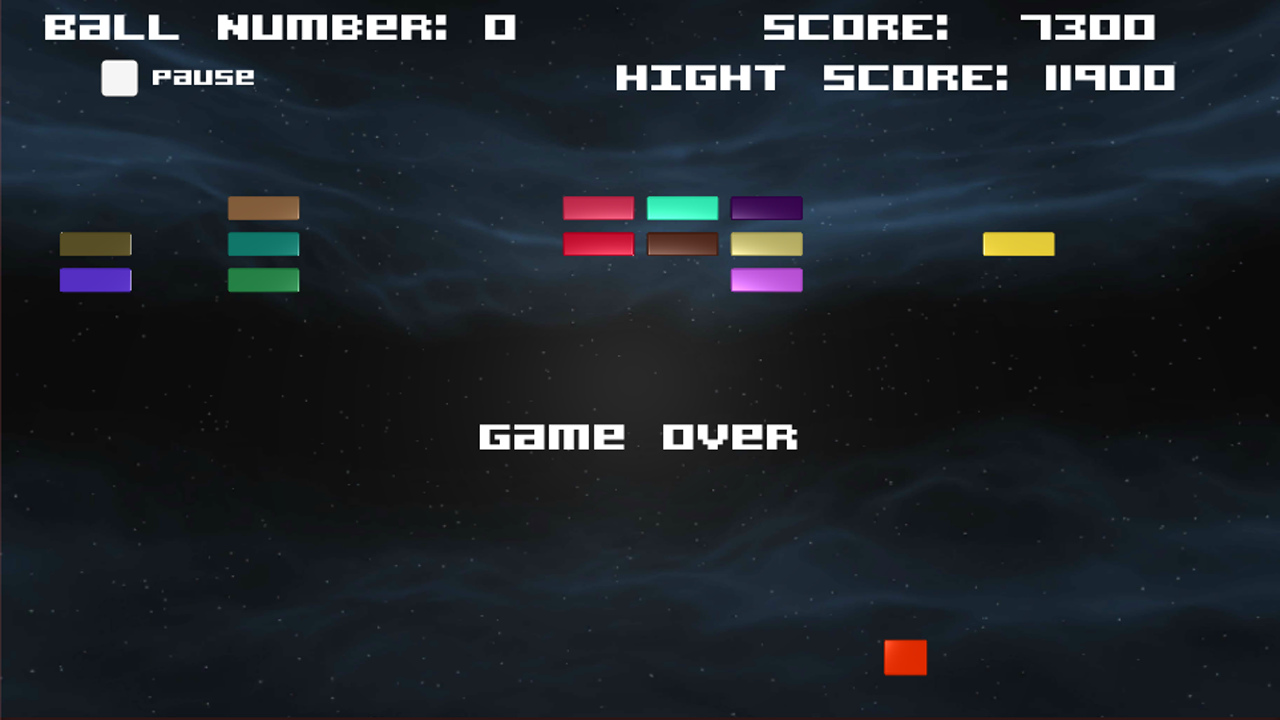The height and width of the screenshot is (720, 1280).
Task: Click the GAME OVER text to restart
Action: [x=639, y=435]
